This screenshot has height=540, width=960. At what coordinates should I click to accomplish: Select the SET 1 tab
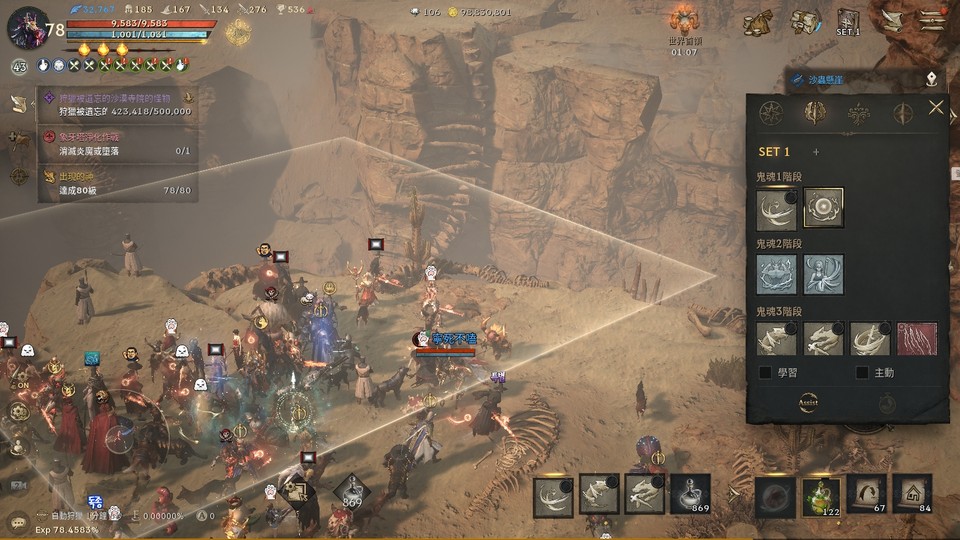tap(775, 152)
